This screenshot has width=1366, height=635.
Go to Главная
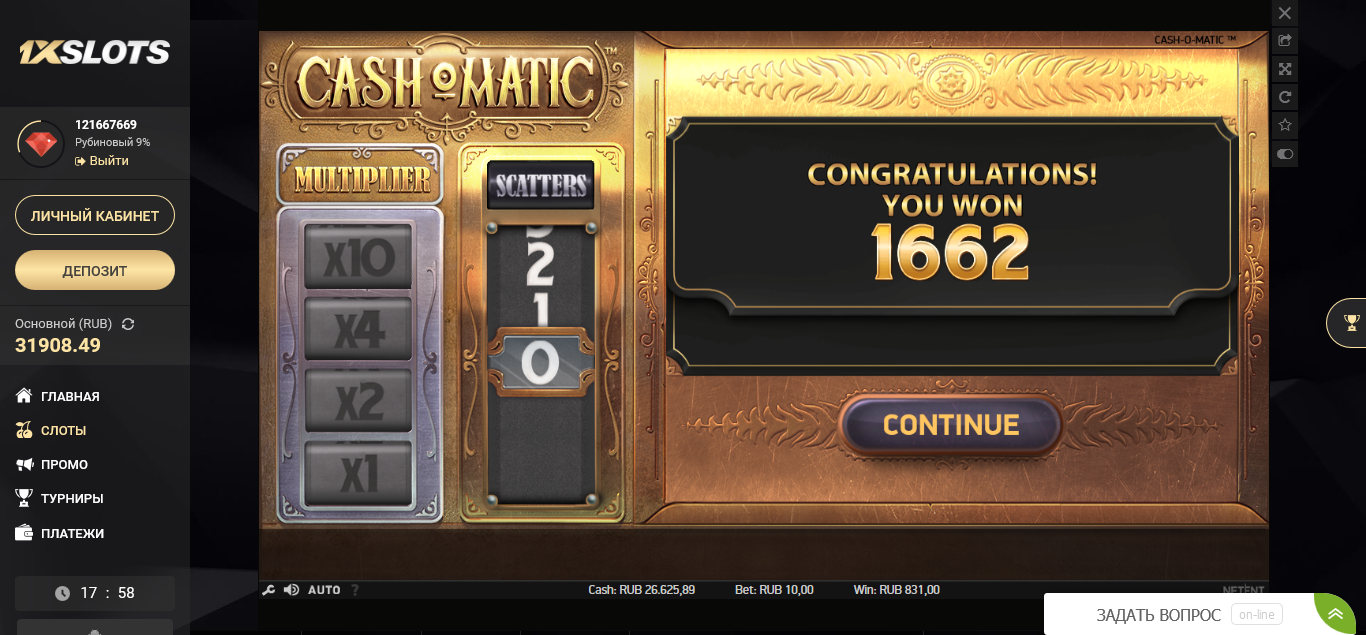pyautogui.click(x=70, y=397)
